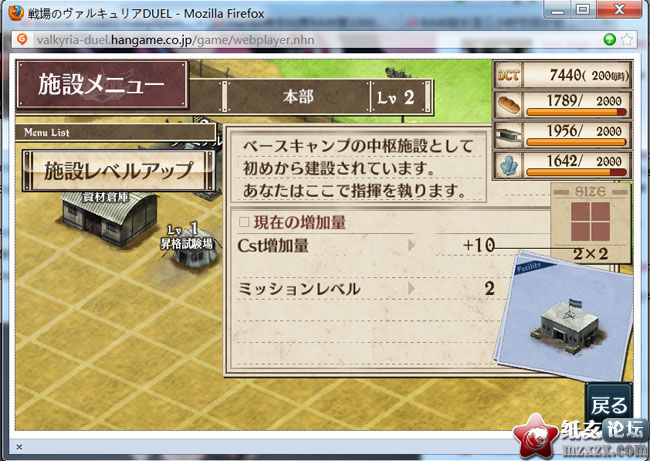Click the green go arrow in address bar
Screen dimensions: 650x461
point(609,39)
